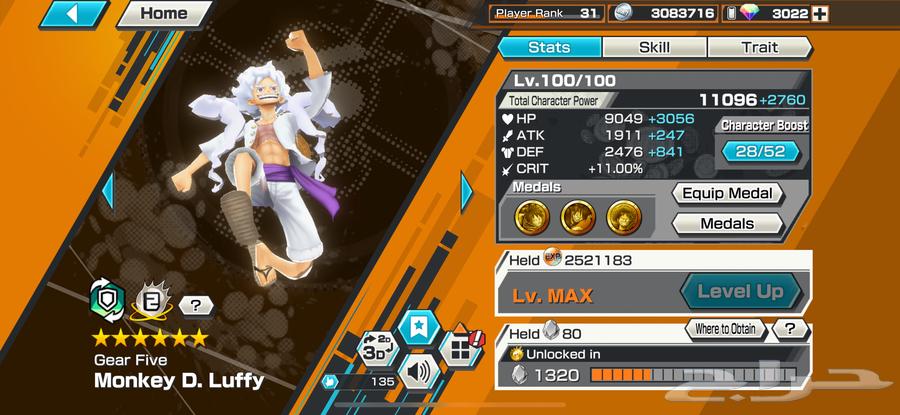Viewport: 900px width, 415px height.
Task: Open the Medals list
Action: [726, 224]
